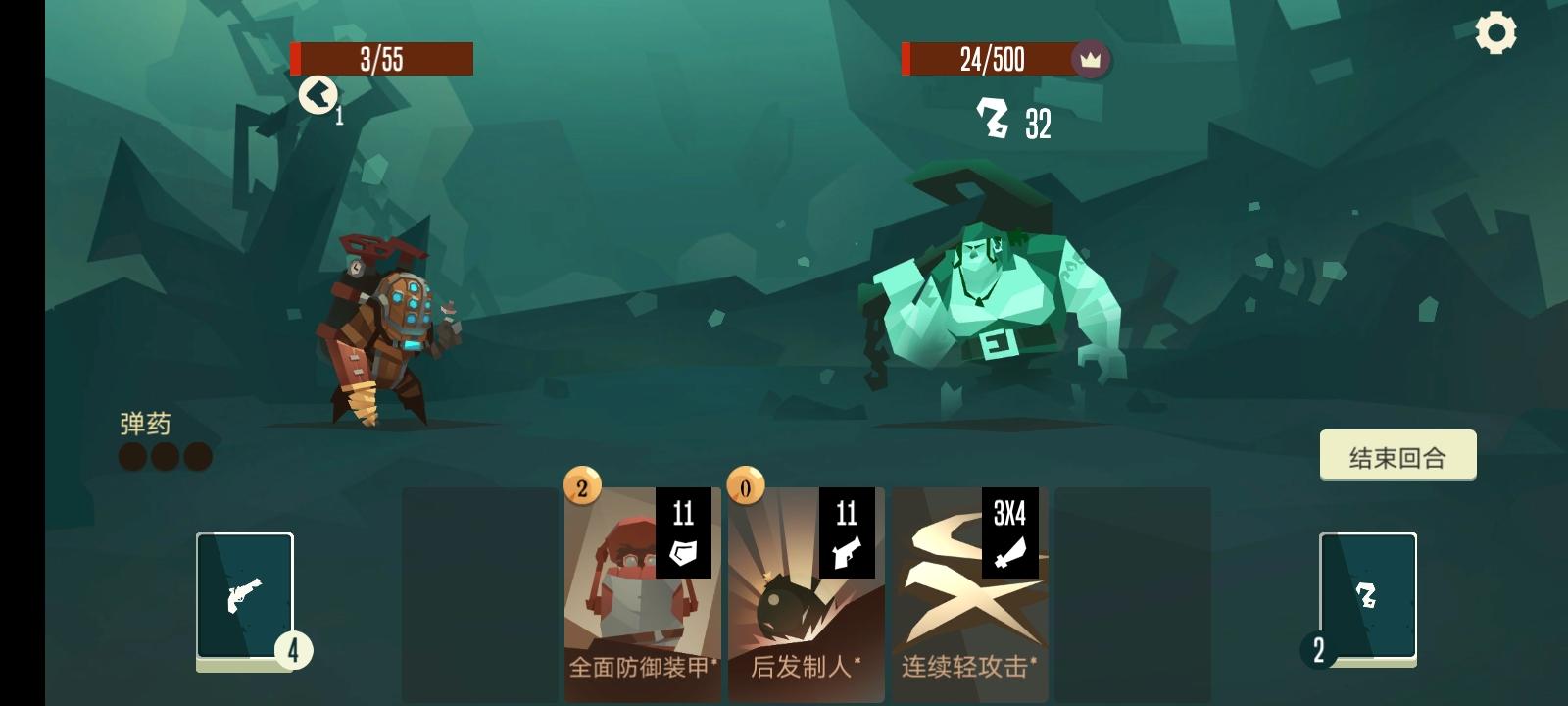The height and width of the screenshot is (706, 1568).
Task: Click the player health bar showing 3/55
Action: (382, 59)
